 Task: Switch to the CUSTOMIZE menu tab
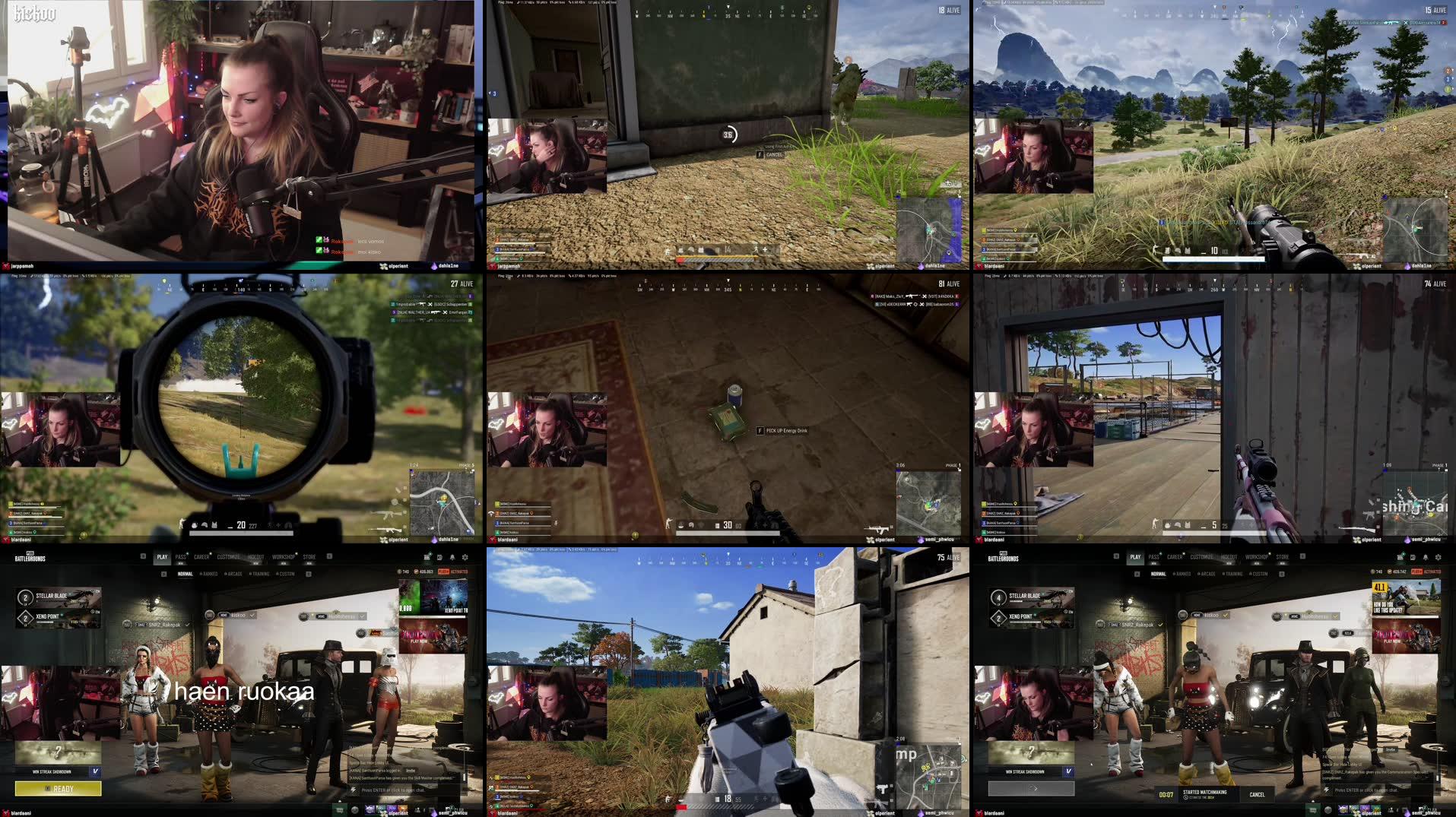[x=1203, y=556]
